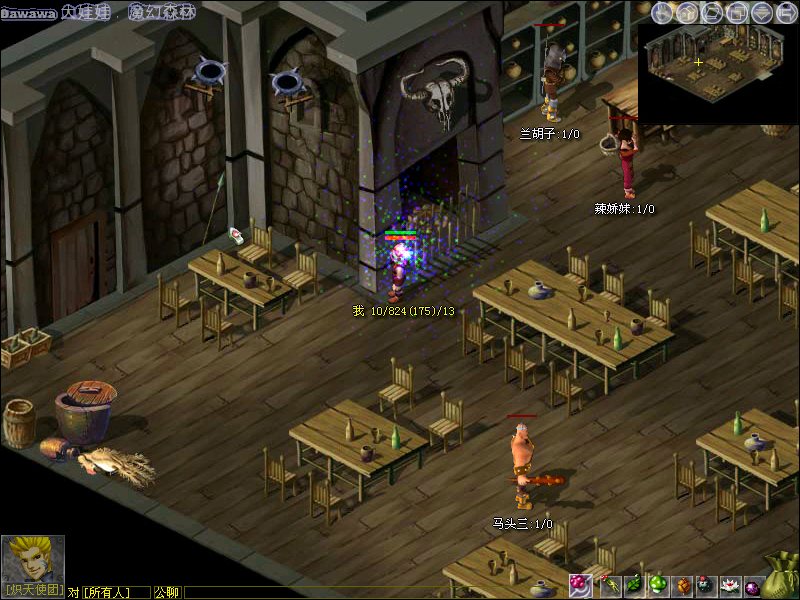Select the green mushroom hotbar slot
Image resolution: width=800 pixels, height=600 pixels.
pos(657,584)
